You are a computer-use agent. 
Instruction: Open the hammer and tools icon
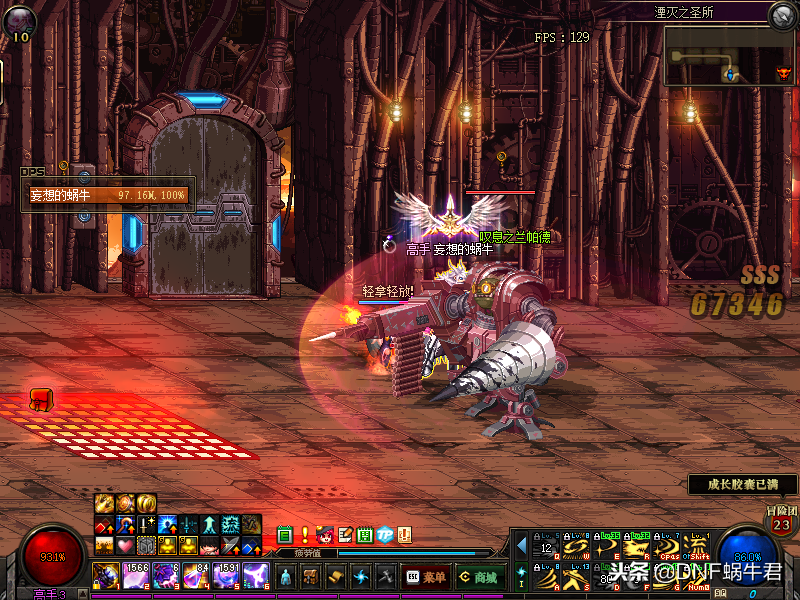pyautogui.click(x=386, y=576)
